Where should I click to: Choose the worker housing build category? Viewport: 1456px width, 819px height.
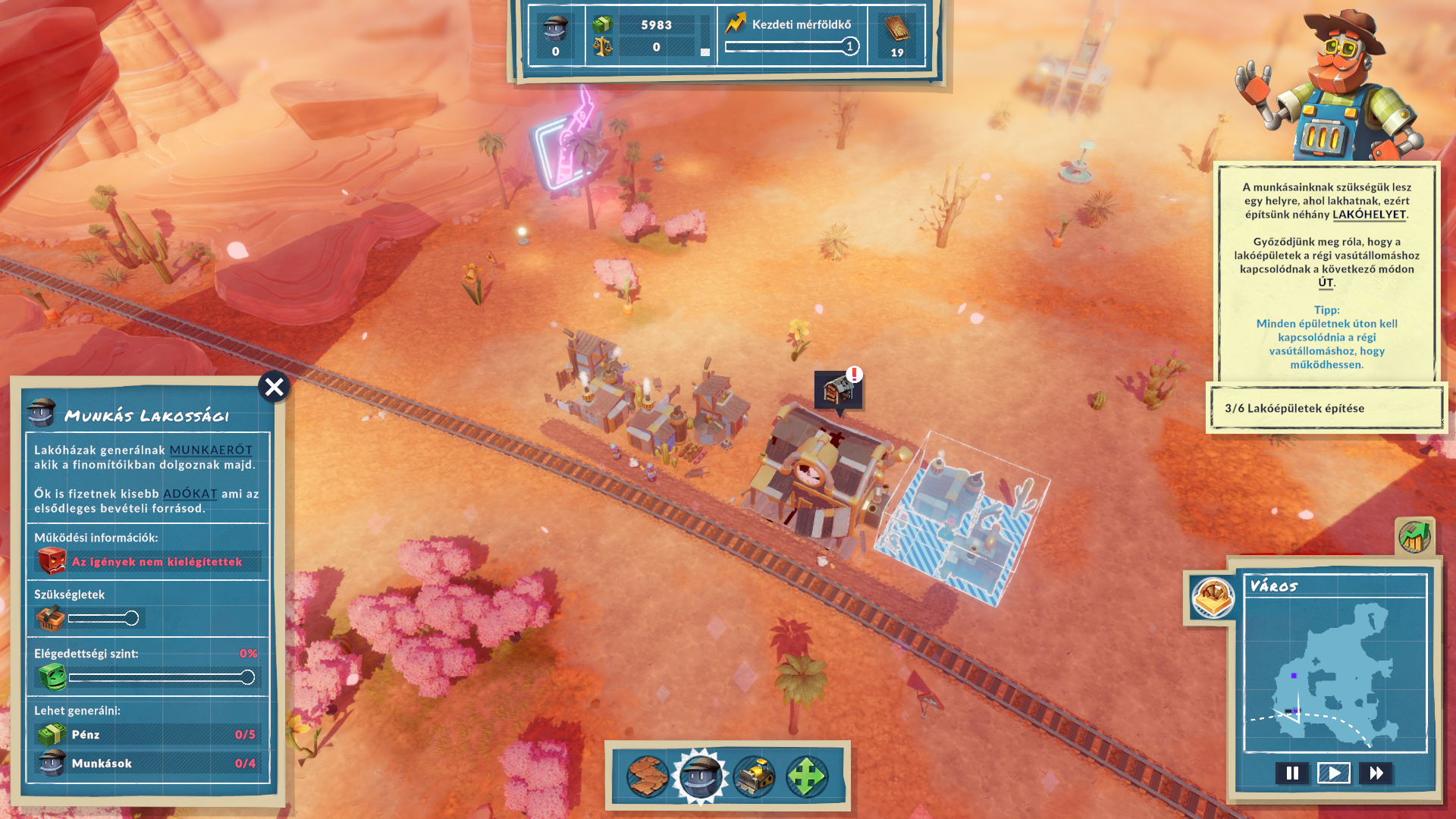(x=700, y=776)
